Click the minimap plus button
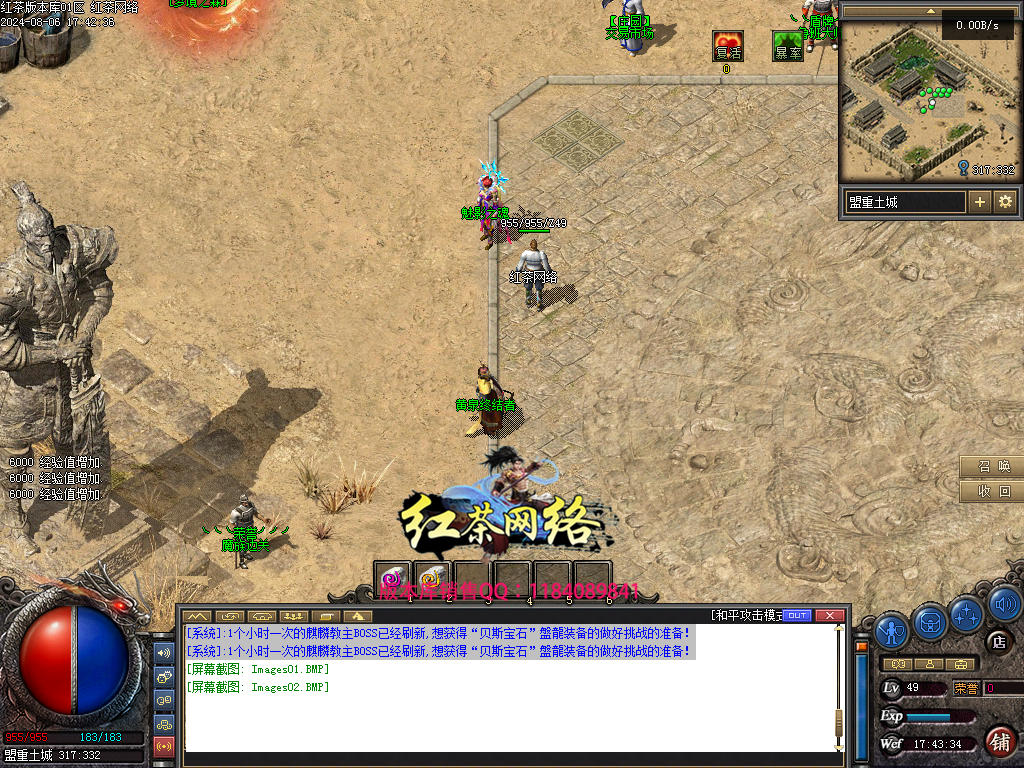The image size is (1024, 768). [980, 202]
